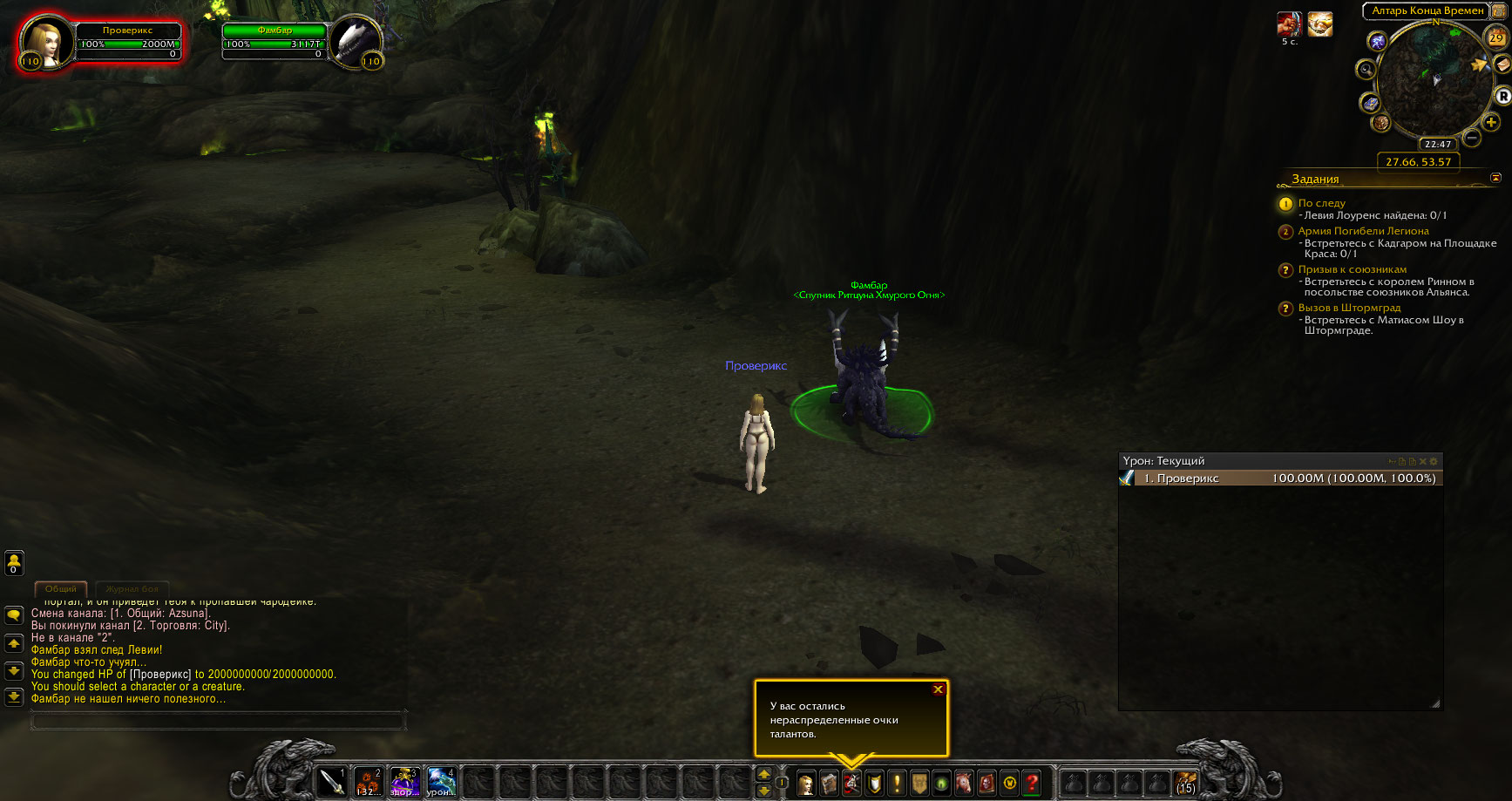Click the minimap's zoom-out minus button
Image resolution: width=1512 pixels, height=801 pixels.
(x=1472, y=138)
